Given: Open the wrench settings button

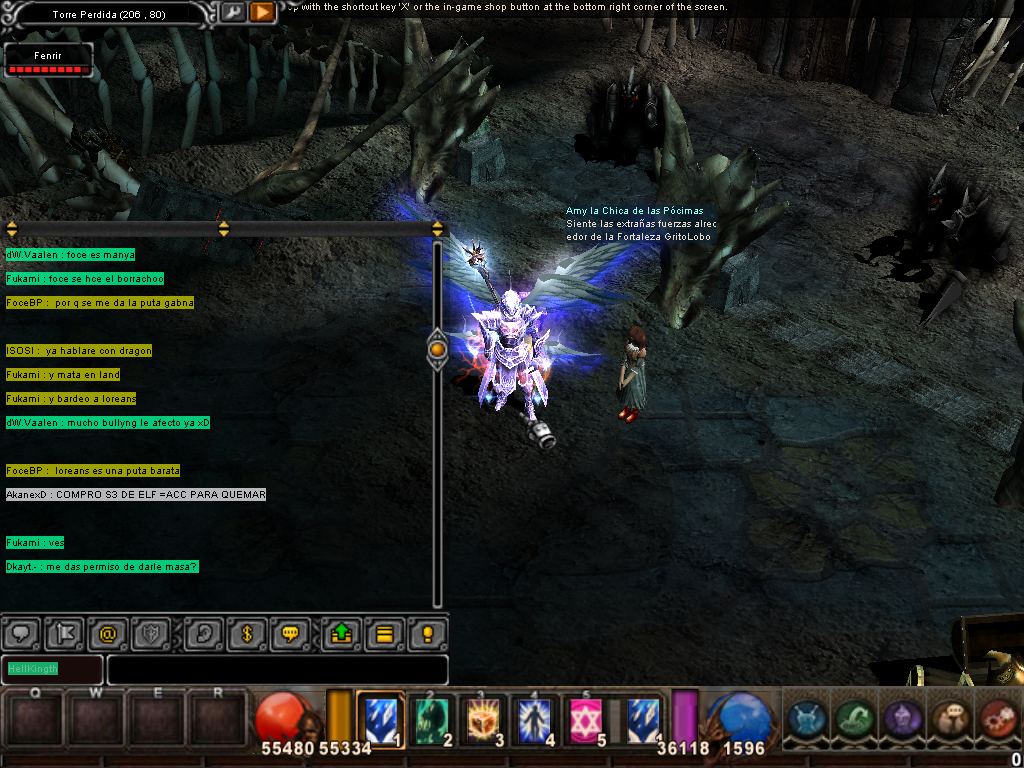Looking at the screenshot, I should [x=233, y=12].
